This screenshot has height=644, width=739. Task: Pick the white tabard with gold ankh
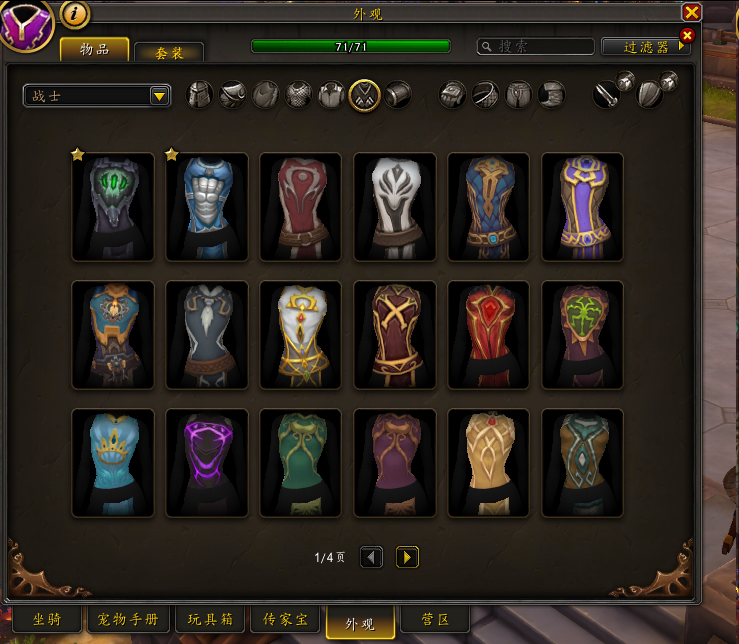301,335
